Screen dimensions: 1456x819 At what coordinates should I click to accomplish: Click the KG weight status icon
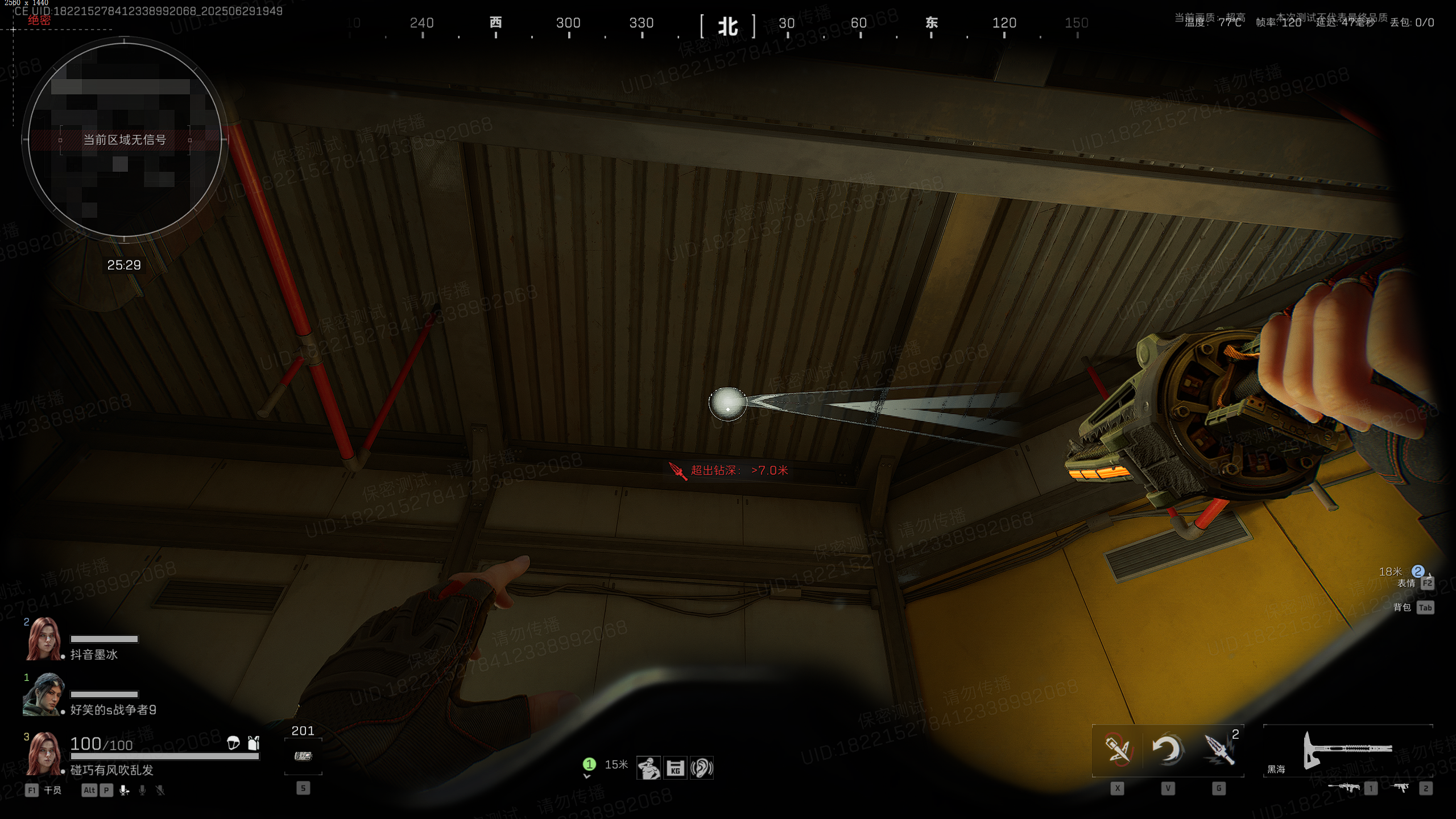pos(675,768)
